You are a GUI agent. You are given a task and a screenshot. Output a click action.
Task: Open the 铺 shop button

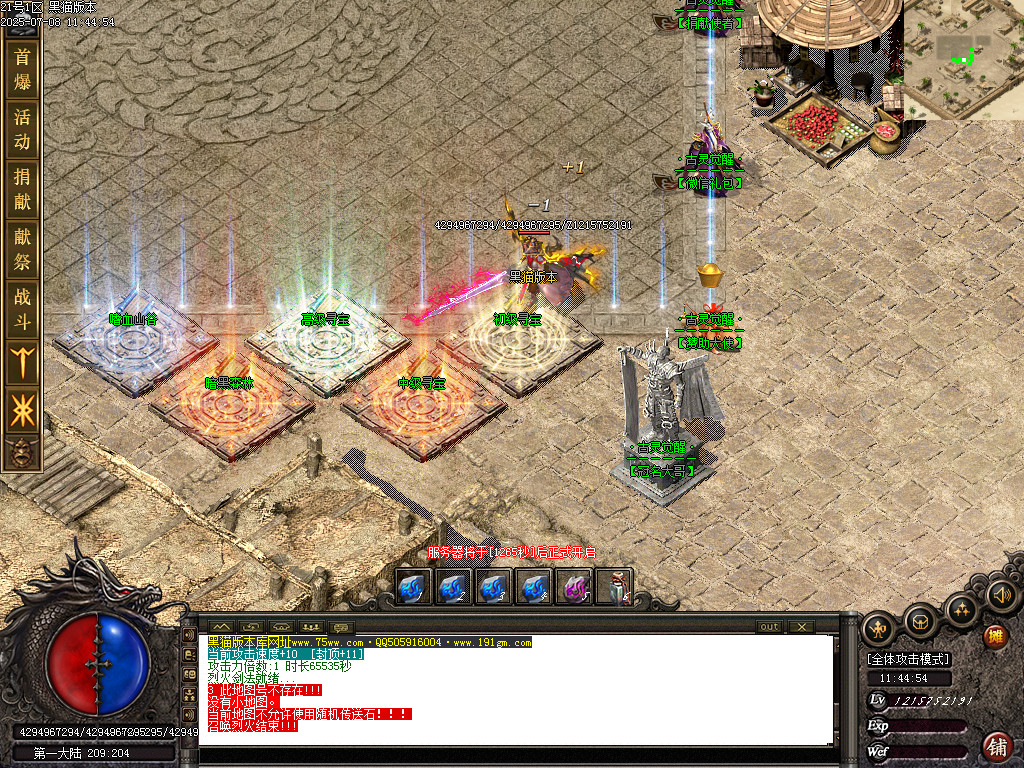[x=996, y=745]
